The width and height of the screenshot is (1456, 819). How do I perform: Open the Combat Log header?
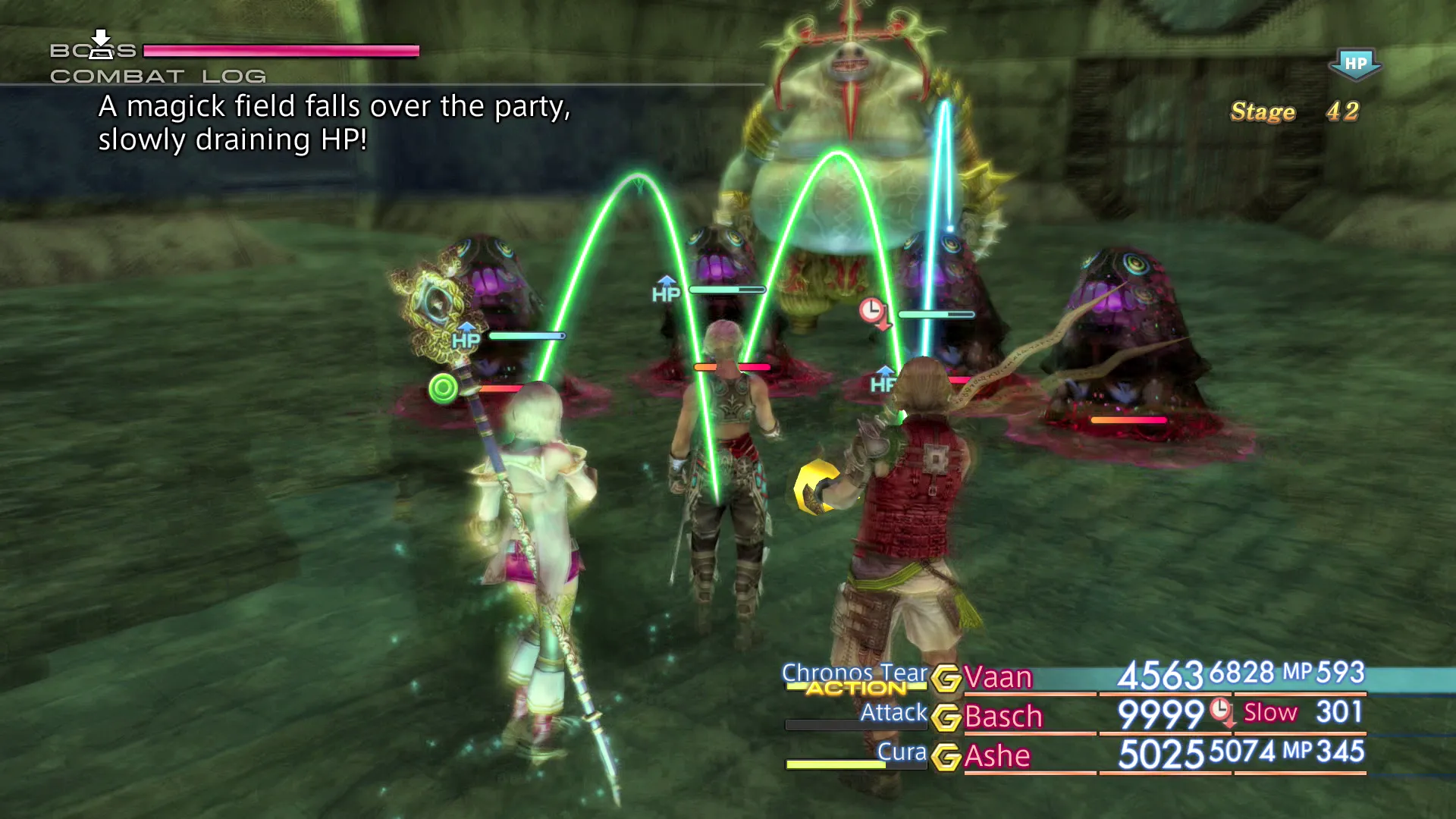(158, 77)
